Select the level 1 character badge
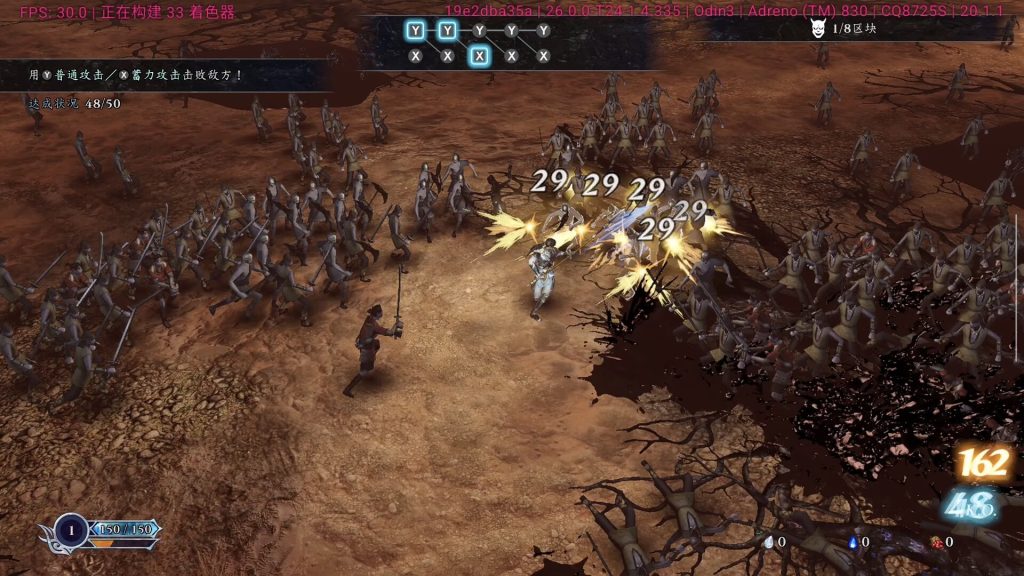 (x=71, y=529)
